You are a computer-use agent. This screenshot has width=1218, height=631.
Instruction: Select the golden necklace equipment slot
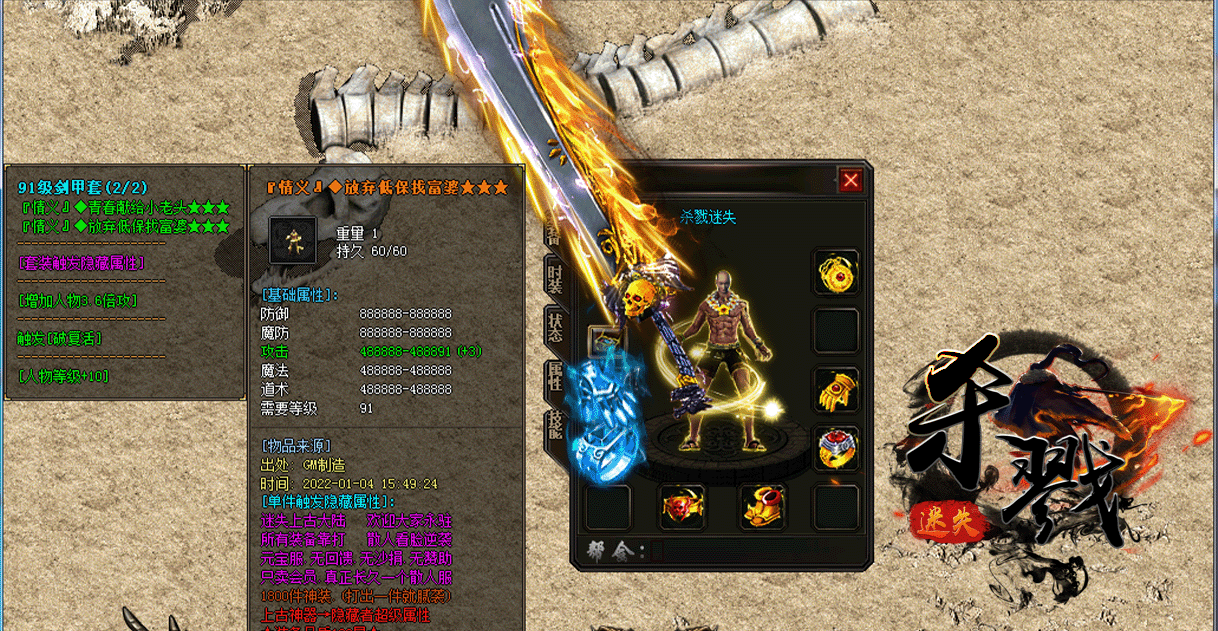coord(836,272)
